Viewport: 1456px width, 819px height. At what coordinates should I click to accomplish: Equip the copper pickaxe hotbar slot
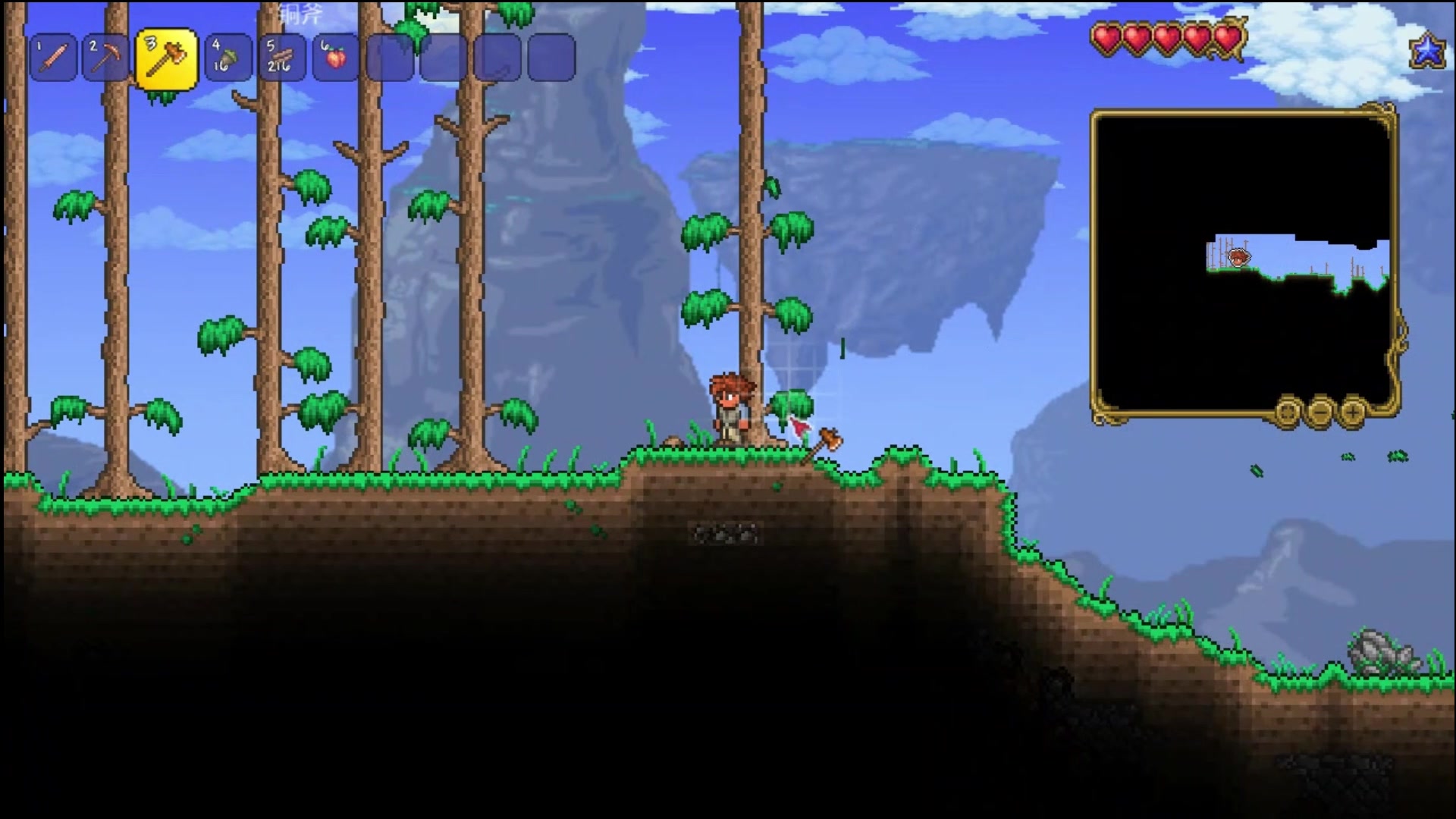[105, 58]
